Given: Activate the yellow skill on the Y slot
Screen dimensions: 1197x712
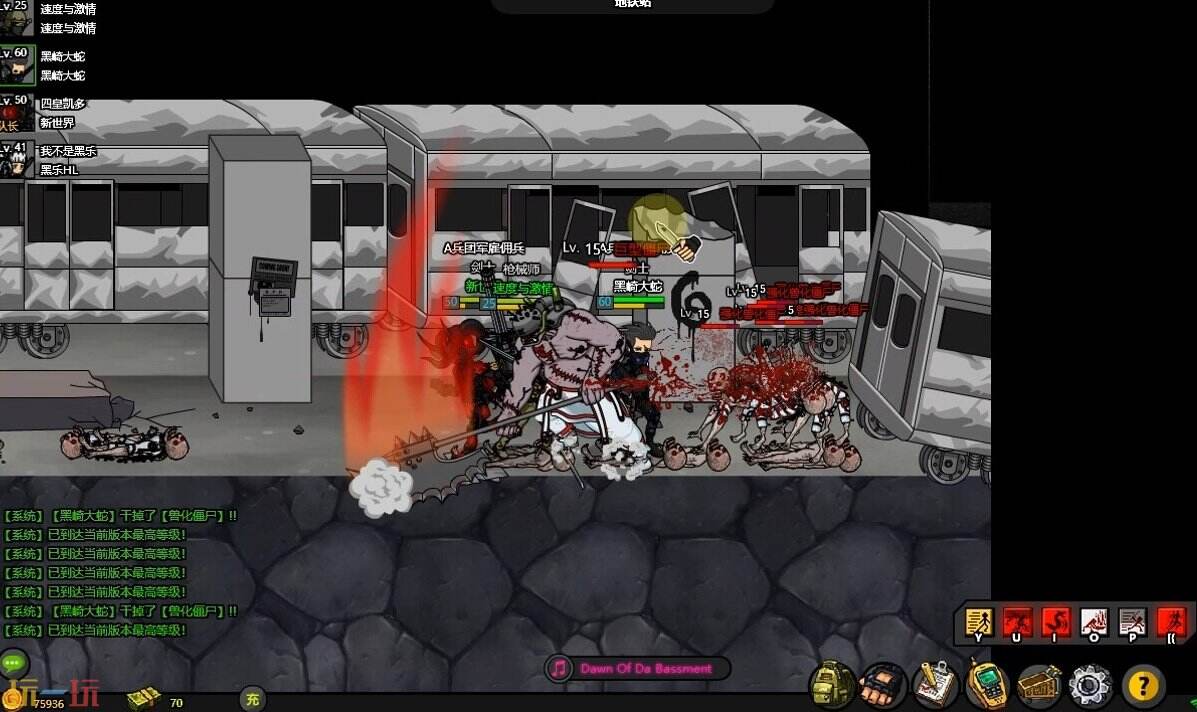Looking at the screenshot, I should [x=980, y=622].
